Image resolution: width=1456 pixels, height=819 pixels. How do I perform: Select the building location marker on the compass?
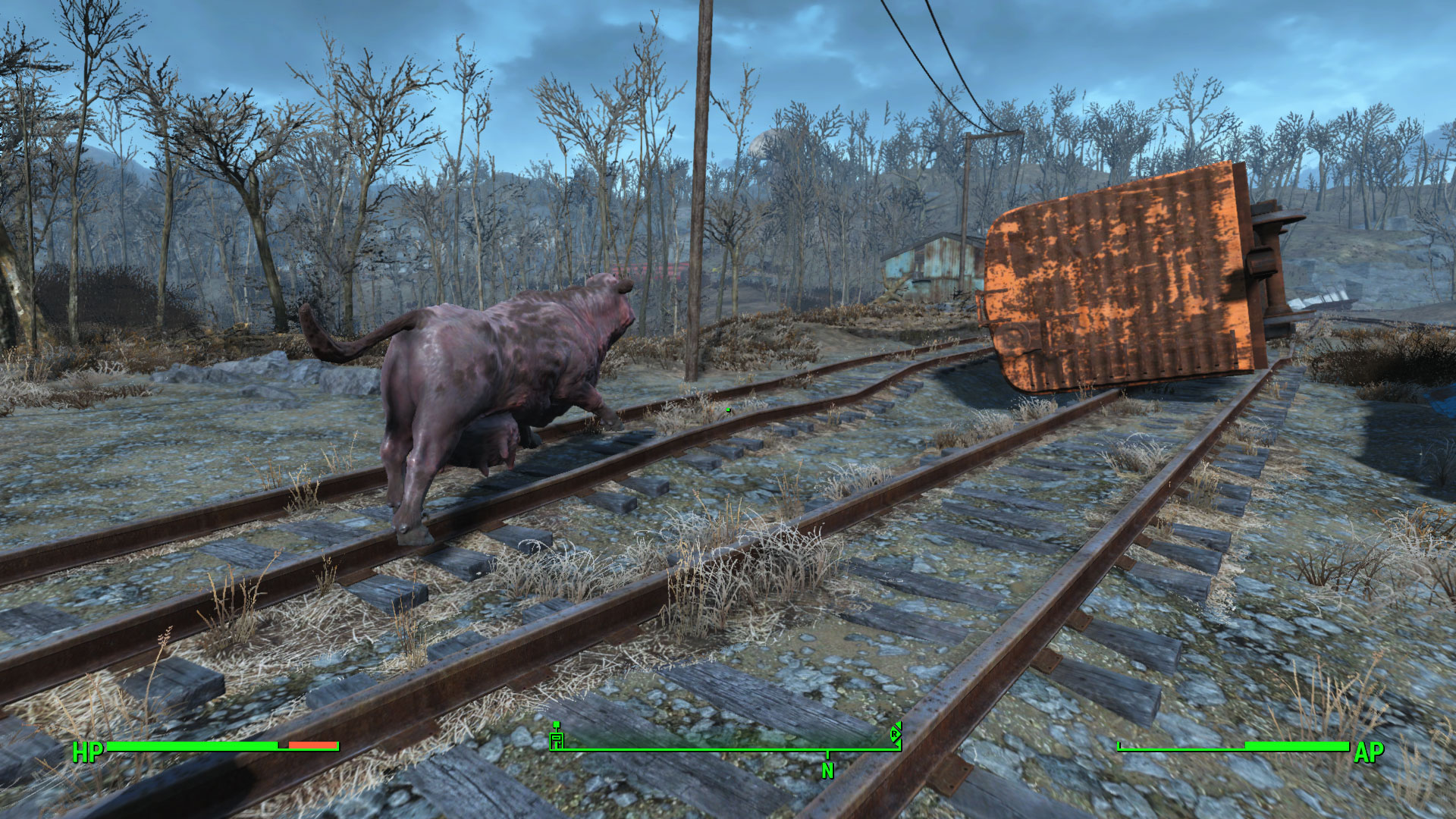pyautogui.click(x=557, y=737)
